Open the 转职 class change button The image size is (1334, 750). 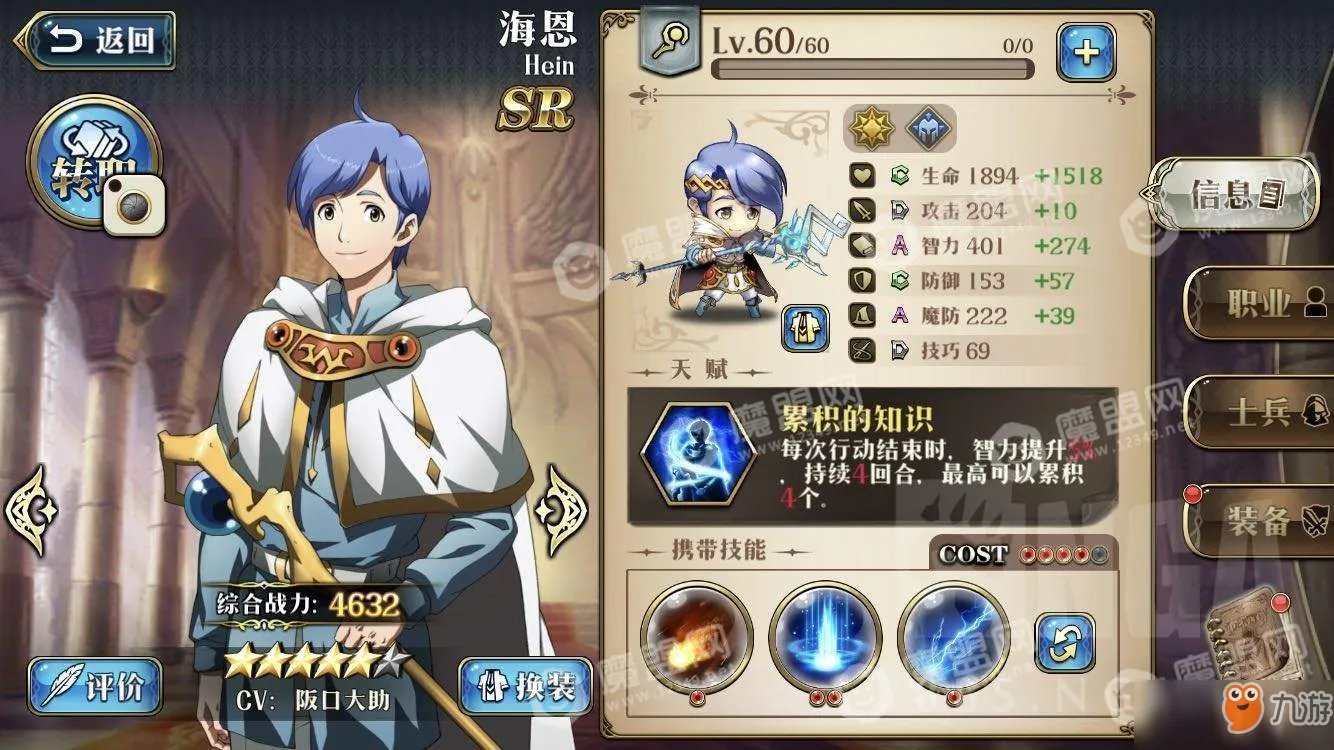pos(88,160)
